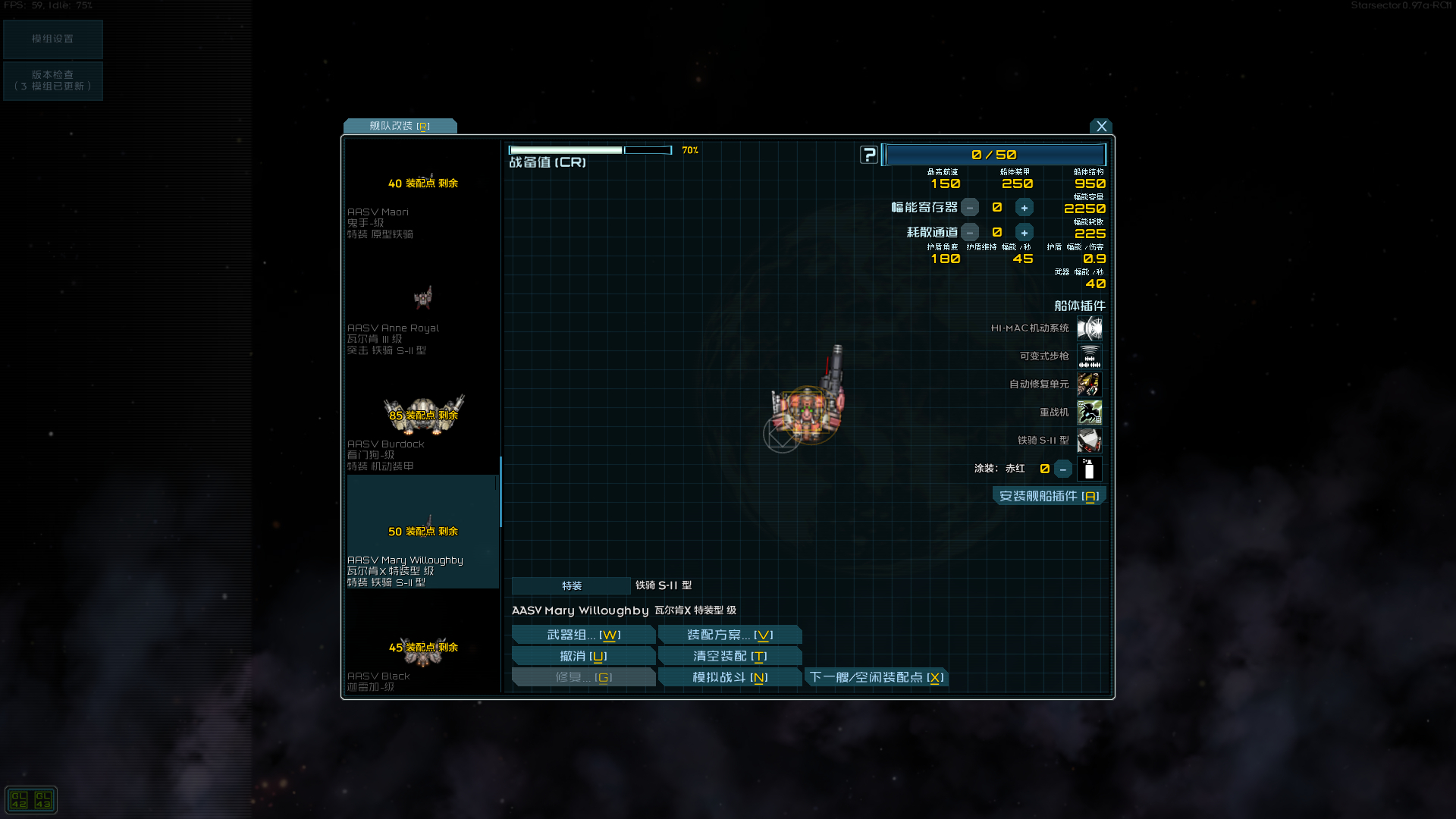
Task: Open 武器组 weapon groups dialog
Action: pos(583,635)
